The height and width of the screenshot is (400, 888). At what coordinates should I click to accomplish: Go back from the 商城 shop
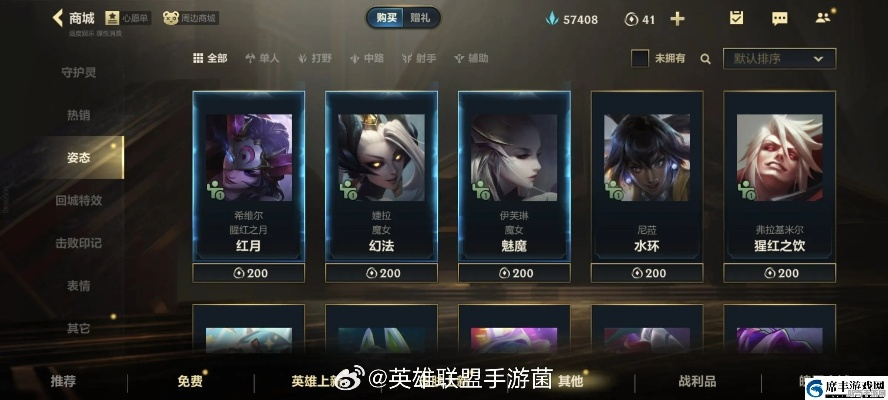(58, 18)
